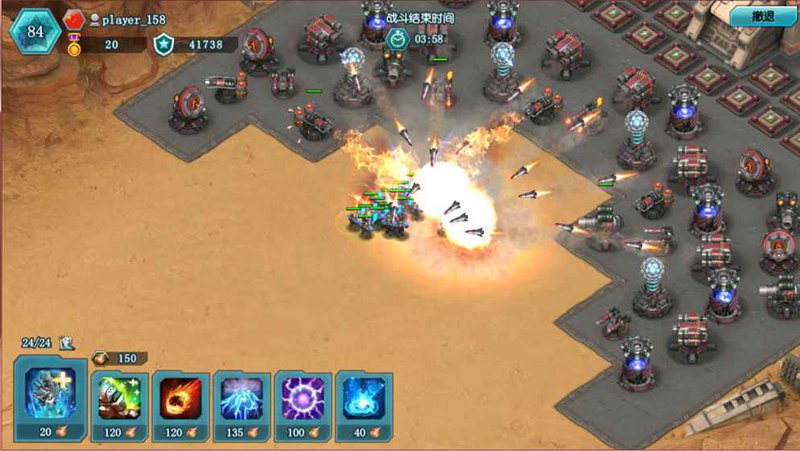Use the blue lightning strike skill costing 135
The width and height of the screenshot is (800, 451).
coord(242,399)
